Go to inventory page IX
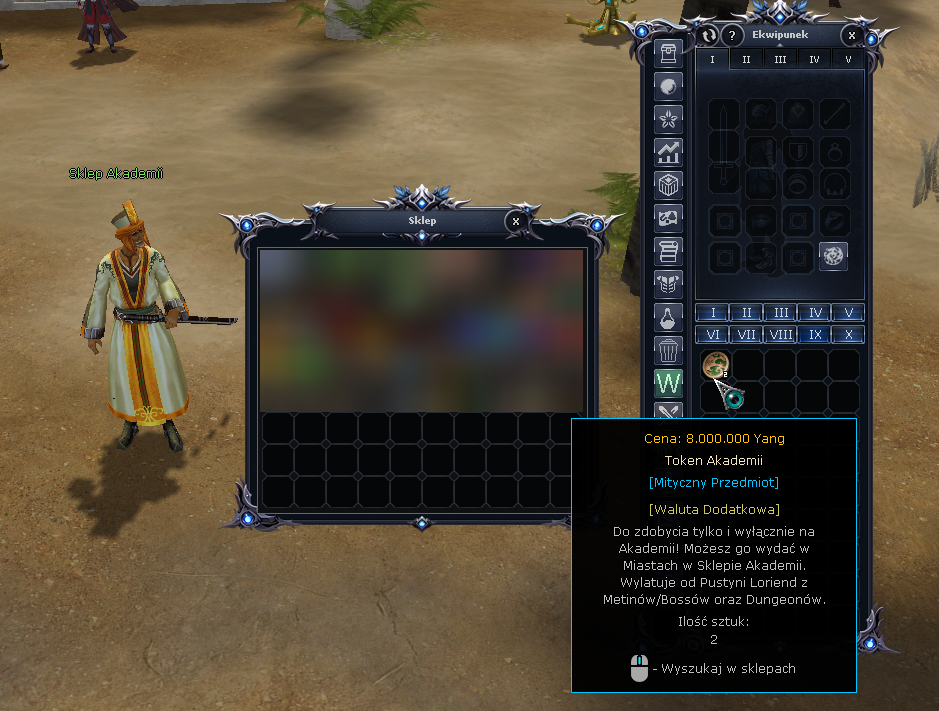 pos(814,335)
